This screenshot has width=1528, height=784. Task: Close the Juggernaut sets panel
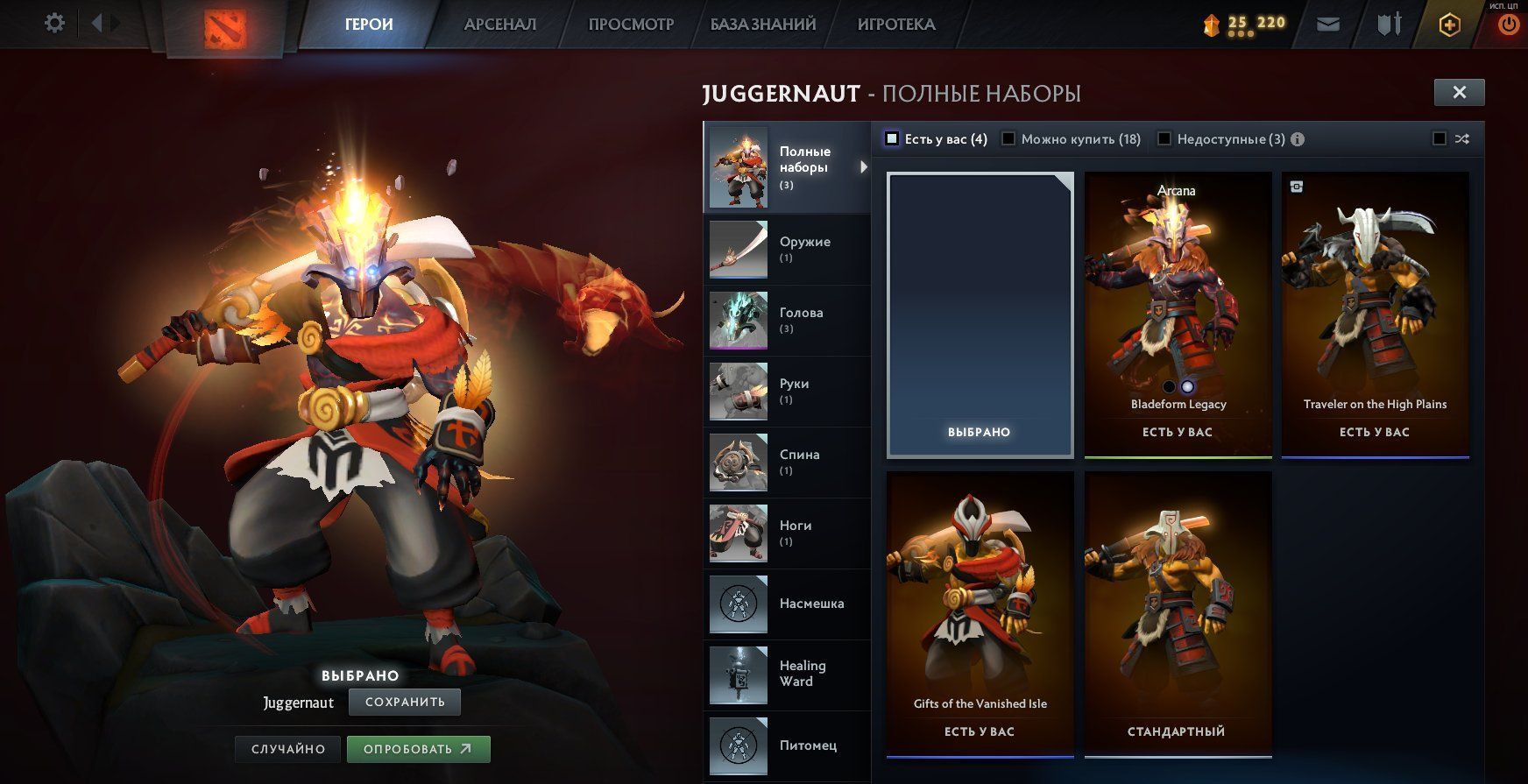[x=1459, y=92]
